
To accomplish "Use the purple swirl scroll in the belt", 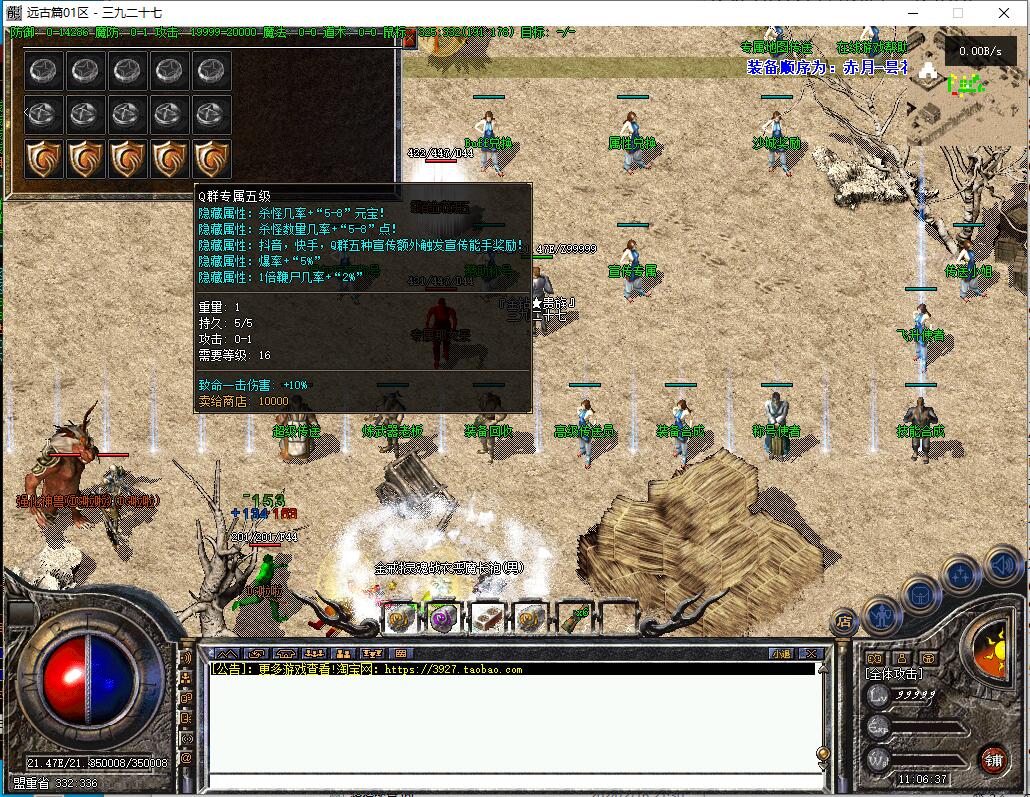I will pyautogui.click(x=444, y=618).
